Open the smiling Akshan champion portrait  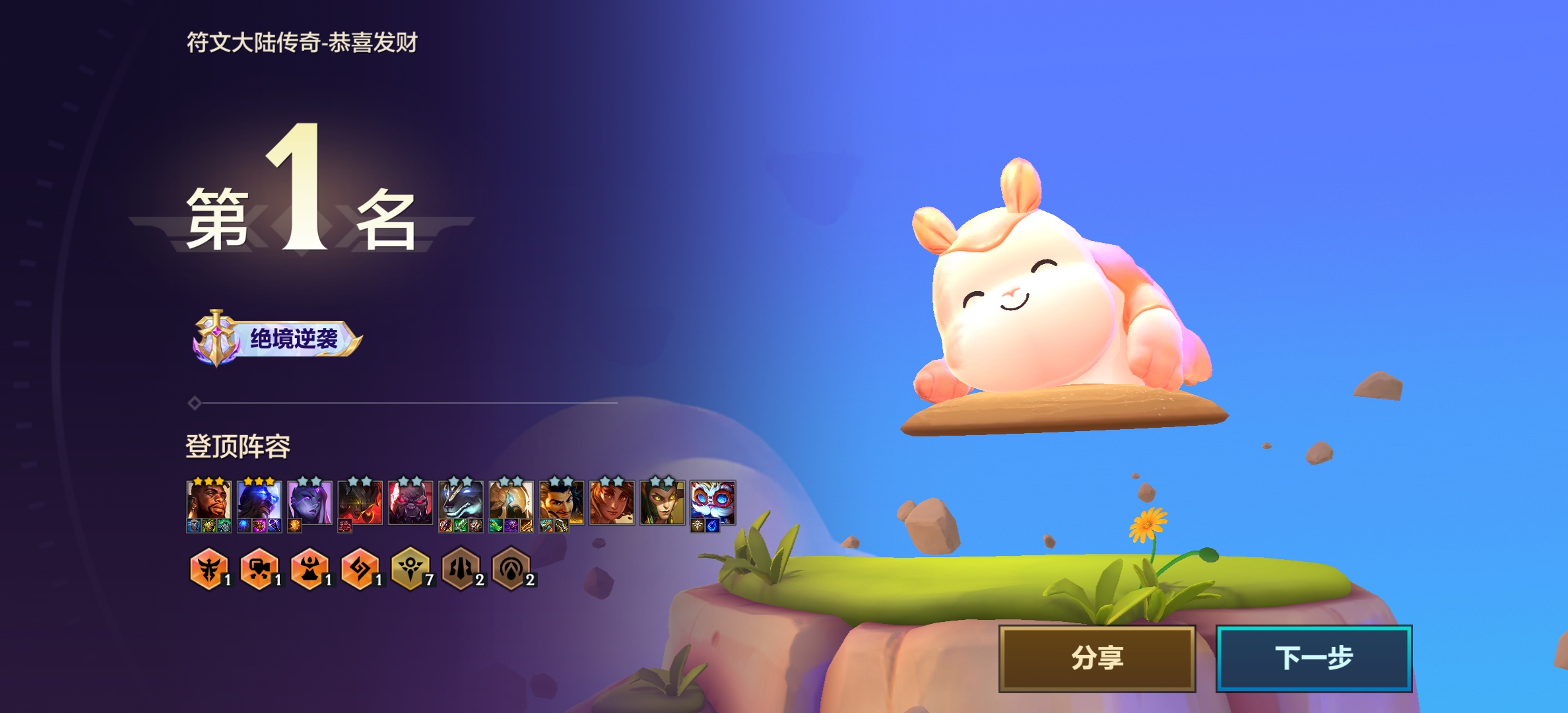(x=561, y=502)
